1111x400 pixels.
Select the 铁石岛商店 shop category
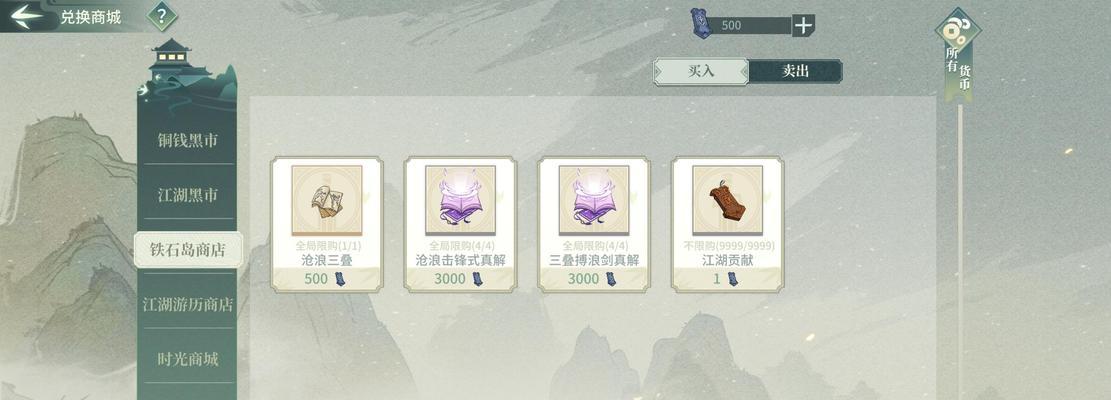point(187,249)
